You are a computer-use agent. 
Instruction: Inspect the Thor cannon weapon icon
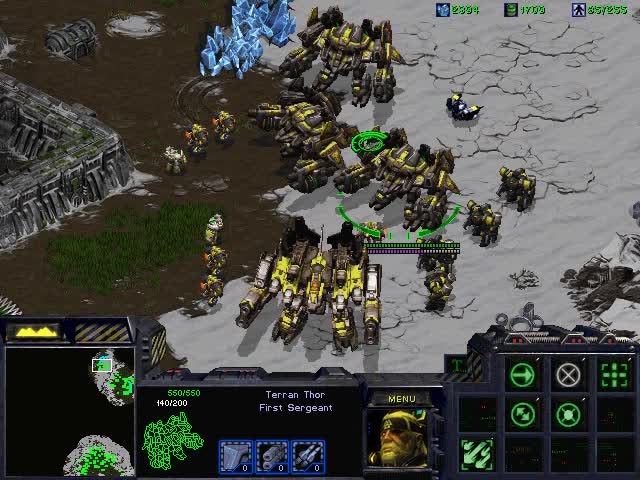click(272, 455)
